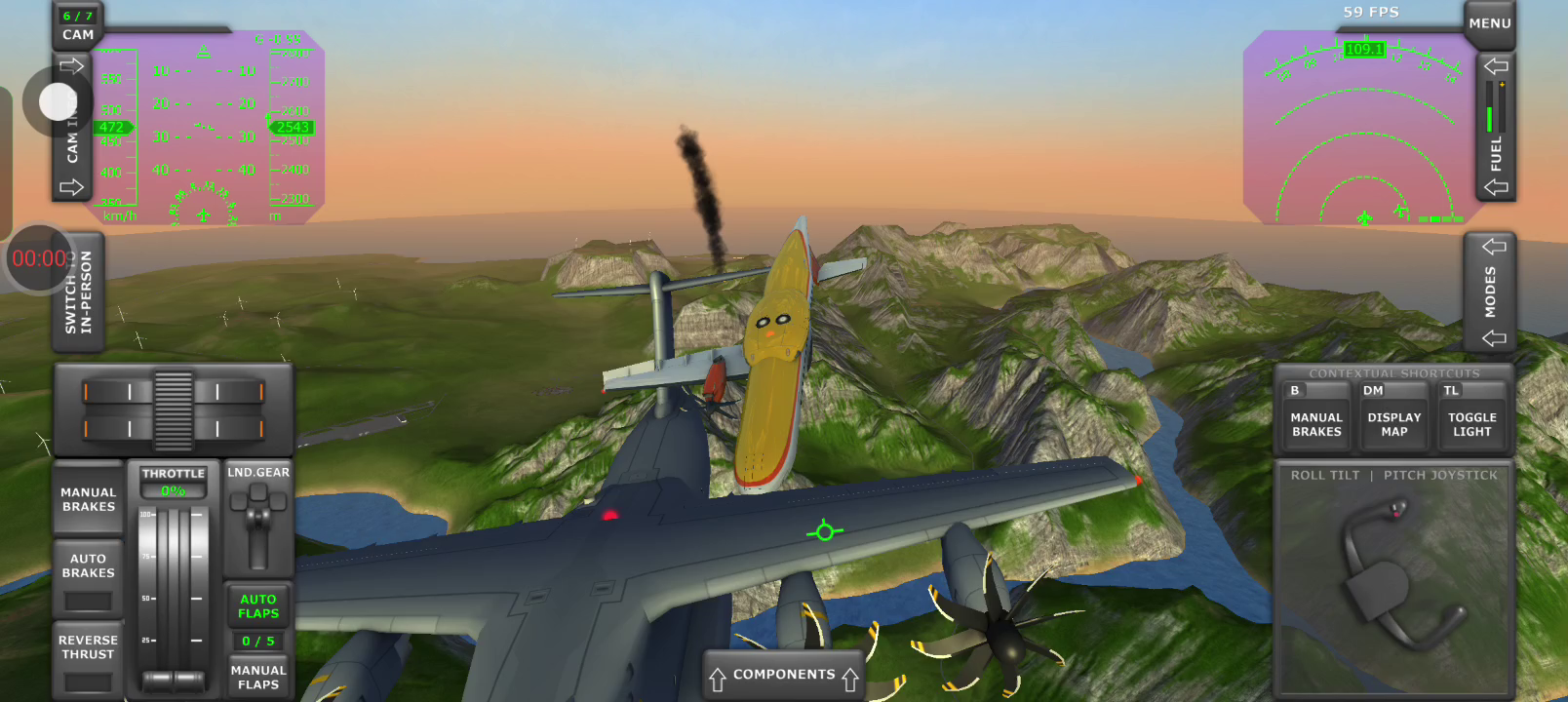Screen dimensions: 1568x702
Task: Activate the TOGGLE LIGHT shortcut
Action: tap(1471, 419)
